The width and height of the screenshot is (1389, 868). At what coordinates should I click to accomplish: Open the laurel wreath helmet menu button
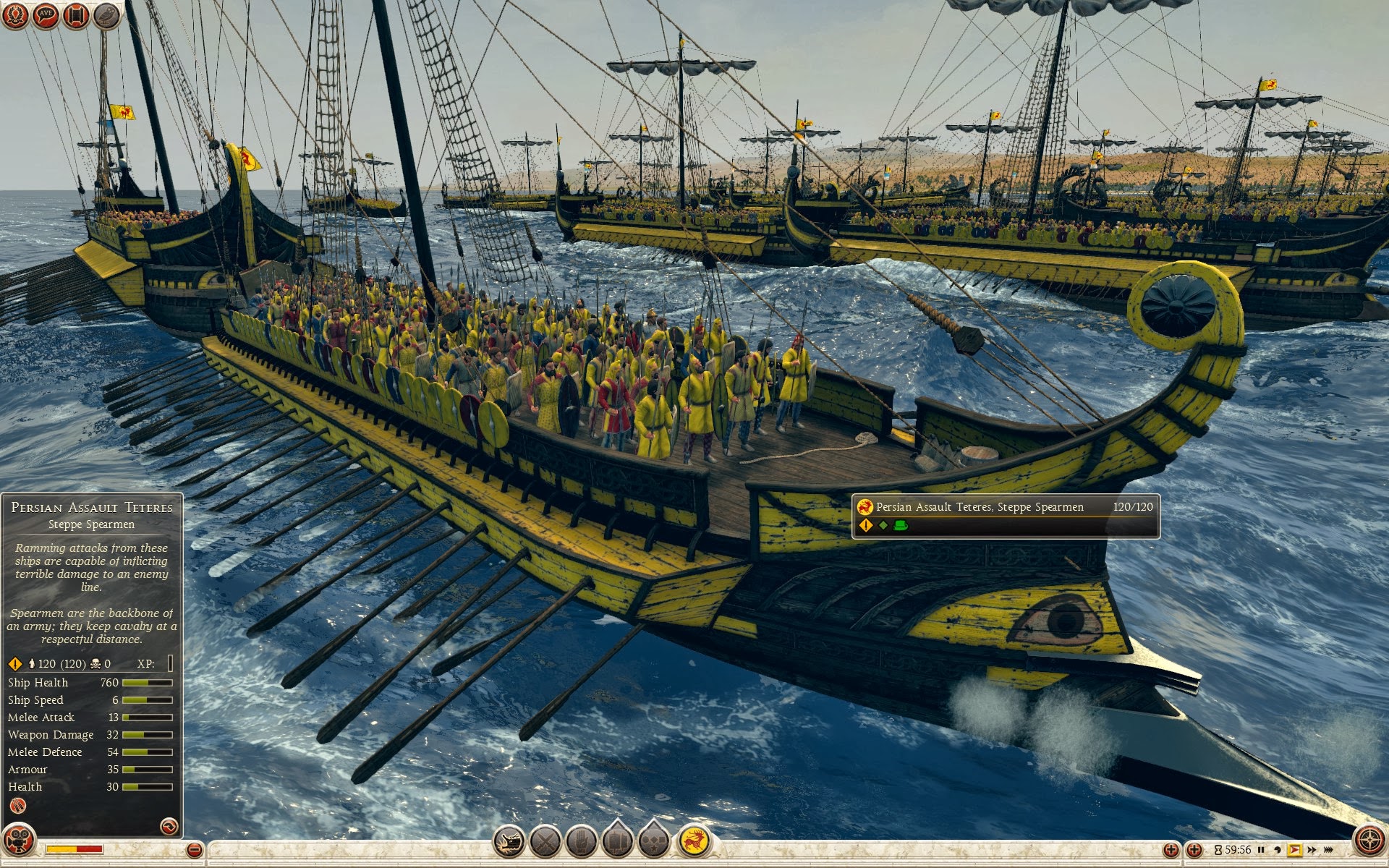click(x=15, y=15)
